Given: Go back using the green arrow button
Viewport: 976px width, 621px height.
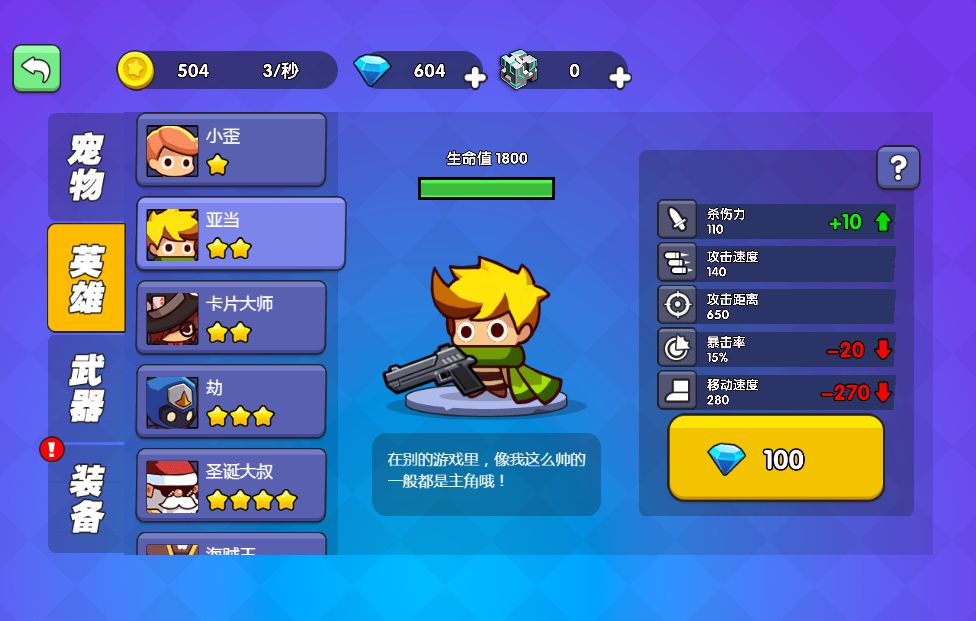Looking at the screenshot, I should pyautogui.click(x=37, y=69).
